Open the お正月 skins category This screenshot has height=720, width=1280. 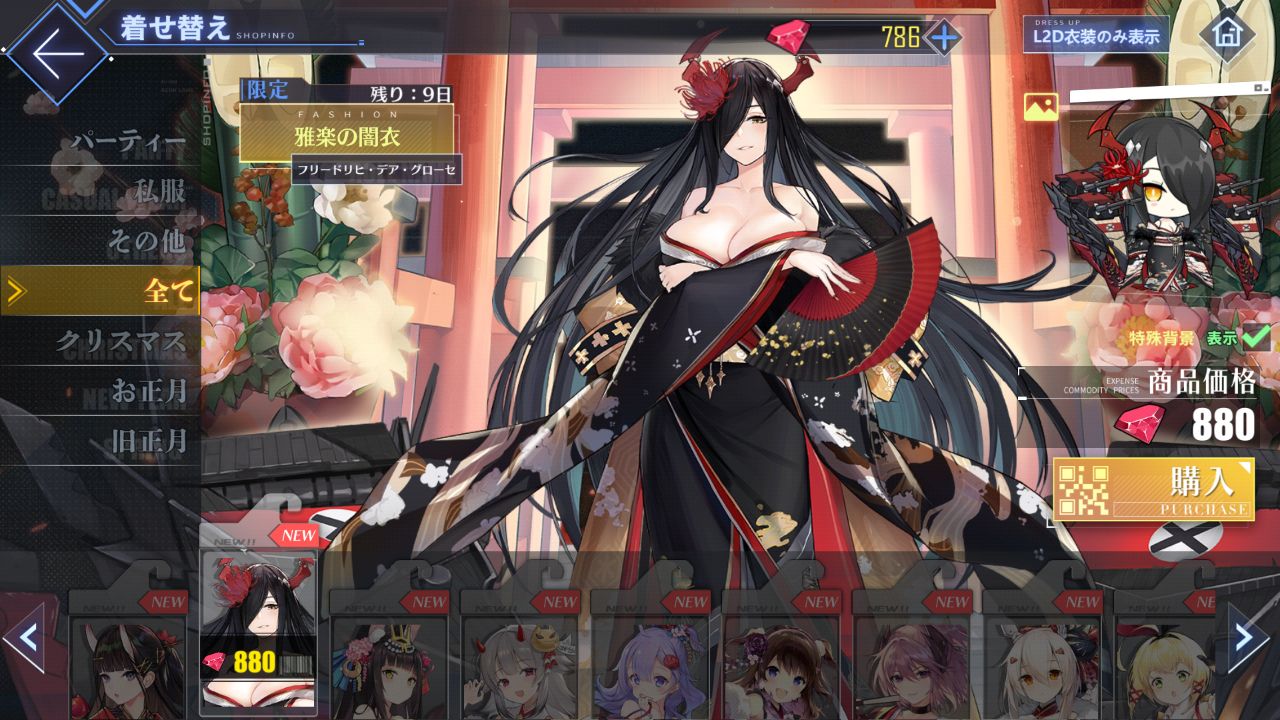pos(148,391)
